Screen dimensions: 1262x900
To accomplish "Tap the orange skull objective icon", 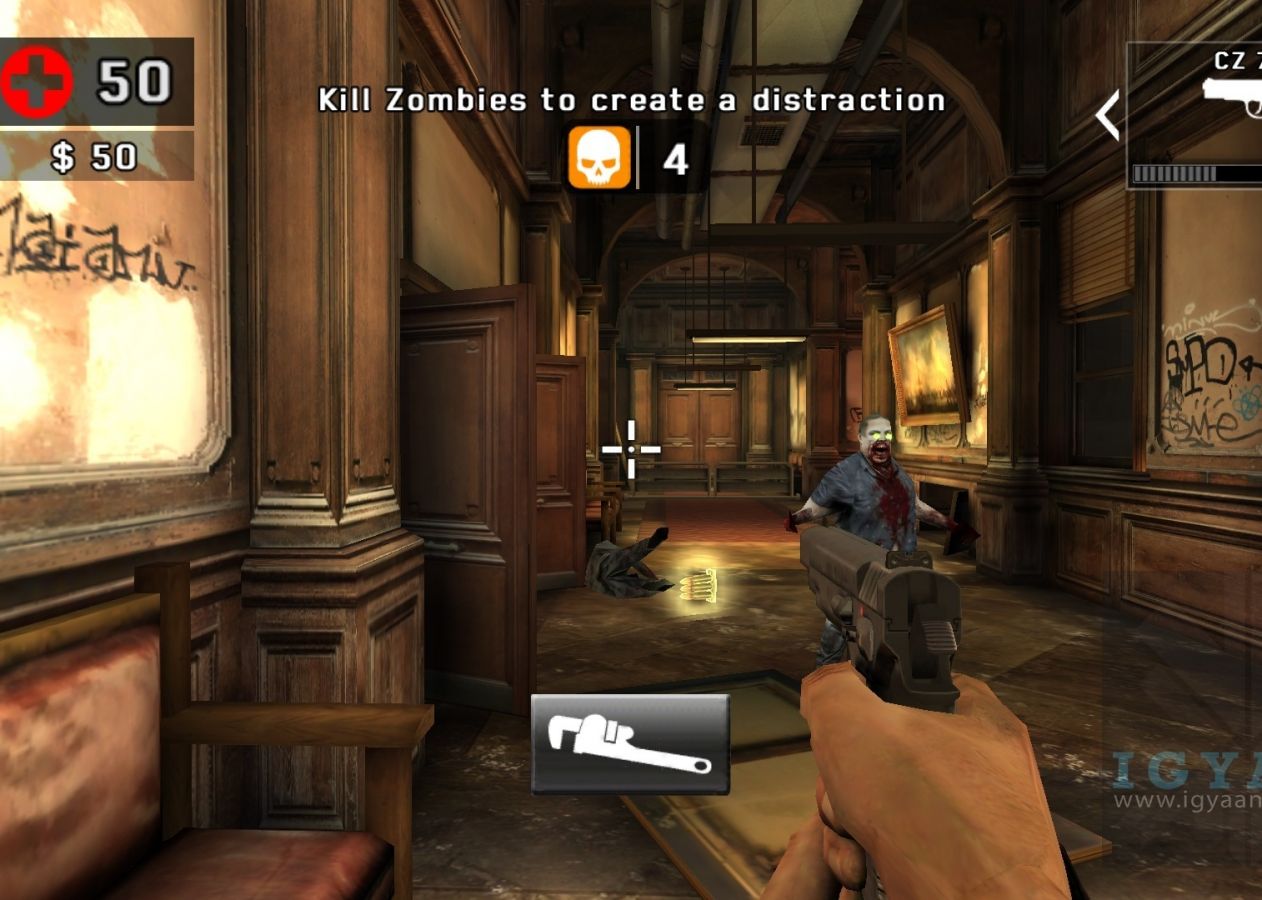I will click(599, 158).
